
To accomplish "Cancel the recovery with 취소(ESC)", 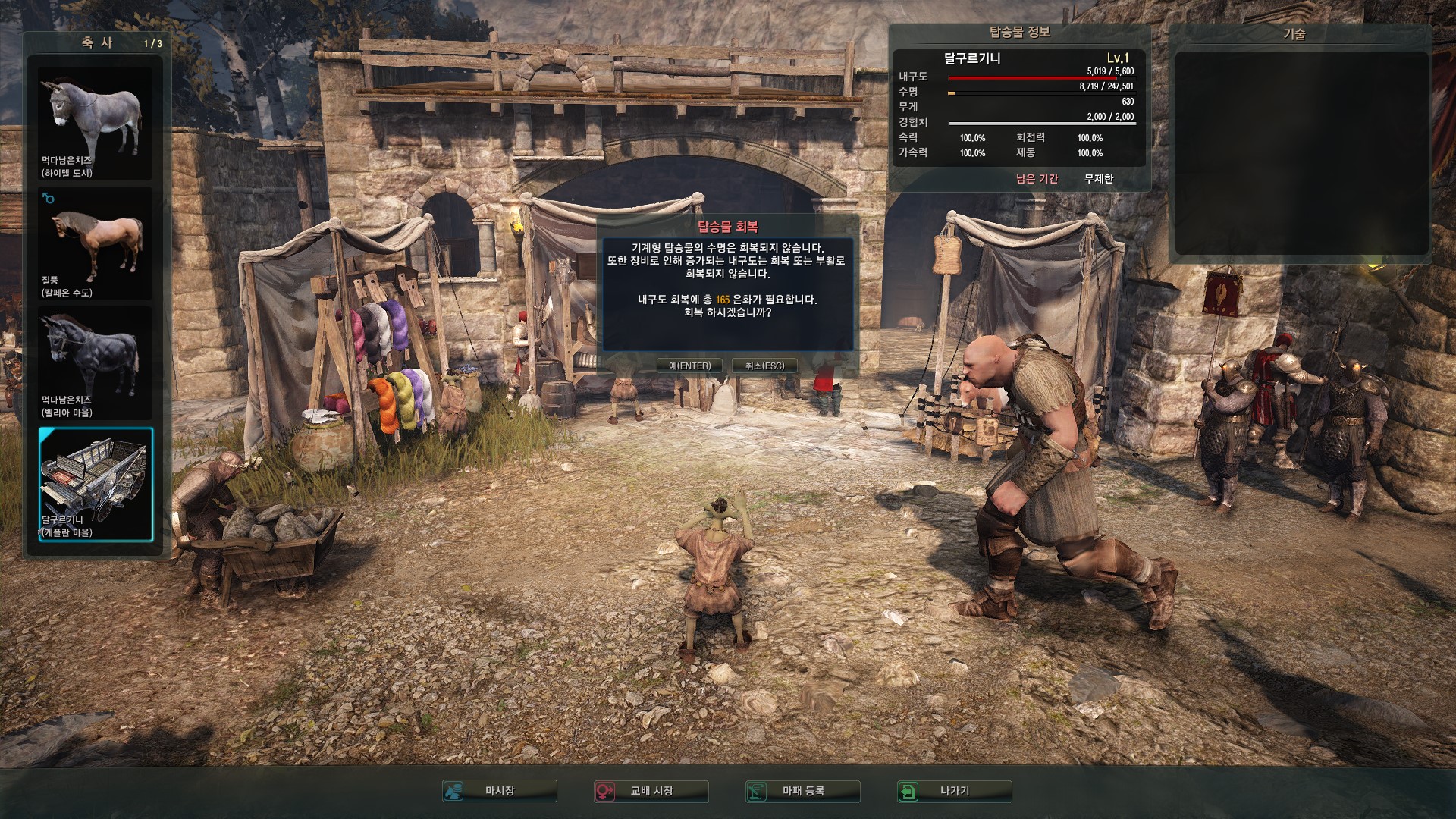I will point(764,366).
